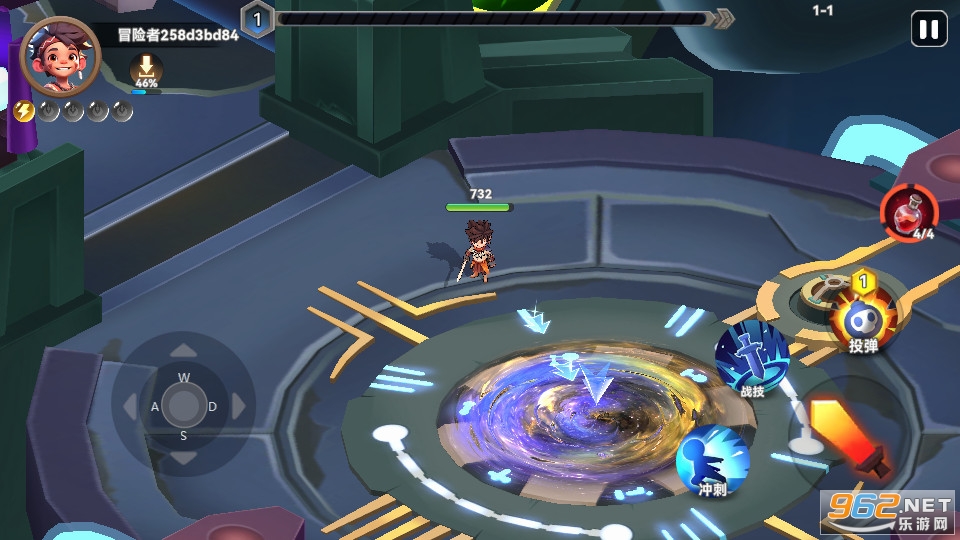Tap the lightning bolt energy icon
960x540 pixels.
coord(25,111)
